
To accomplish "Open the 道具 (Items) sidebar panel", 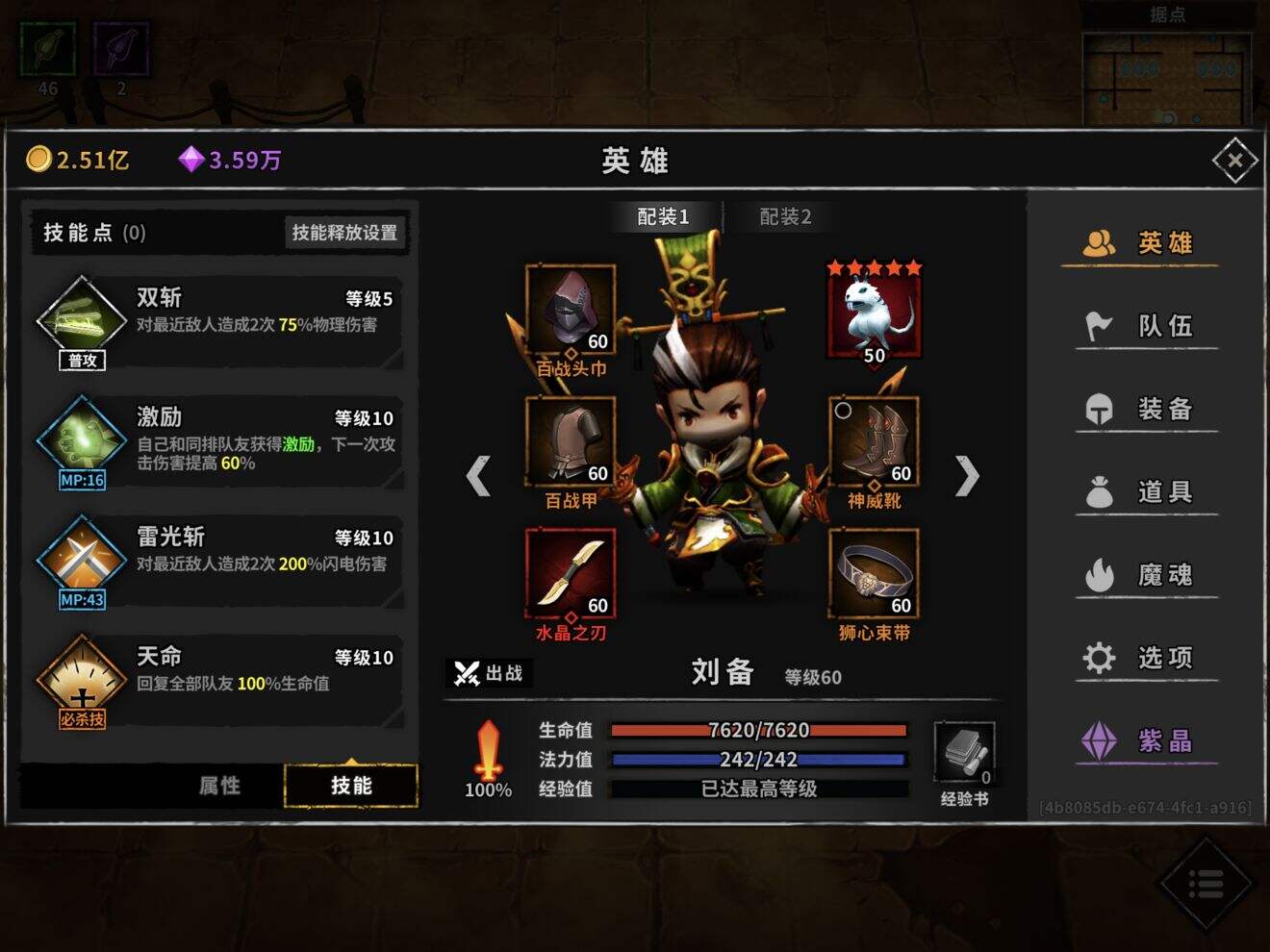I will [1145, 491].
